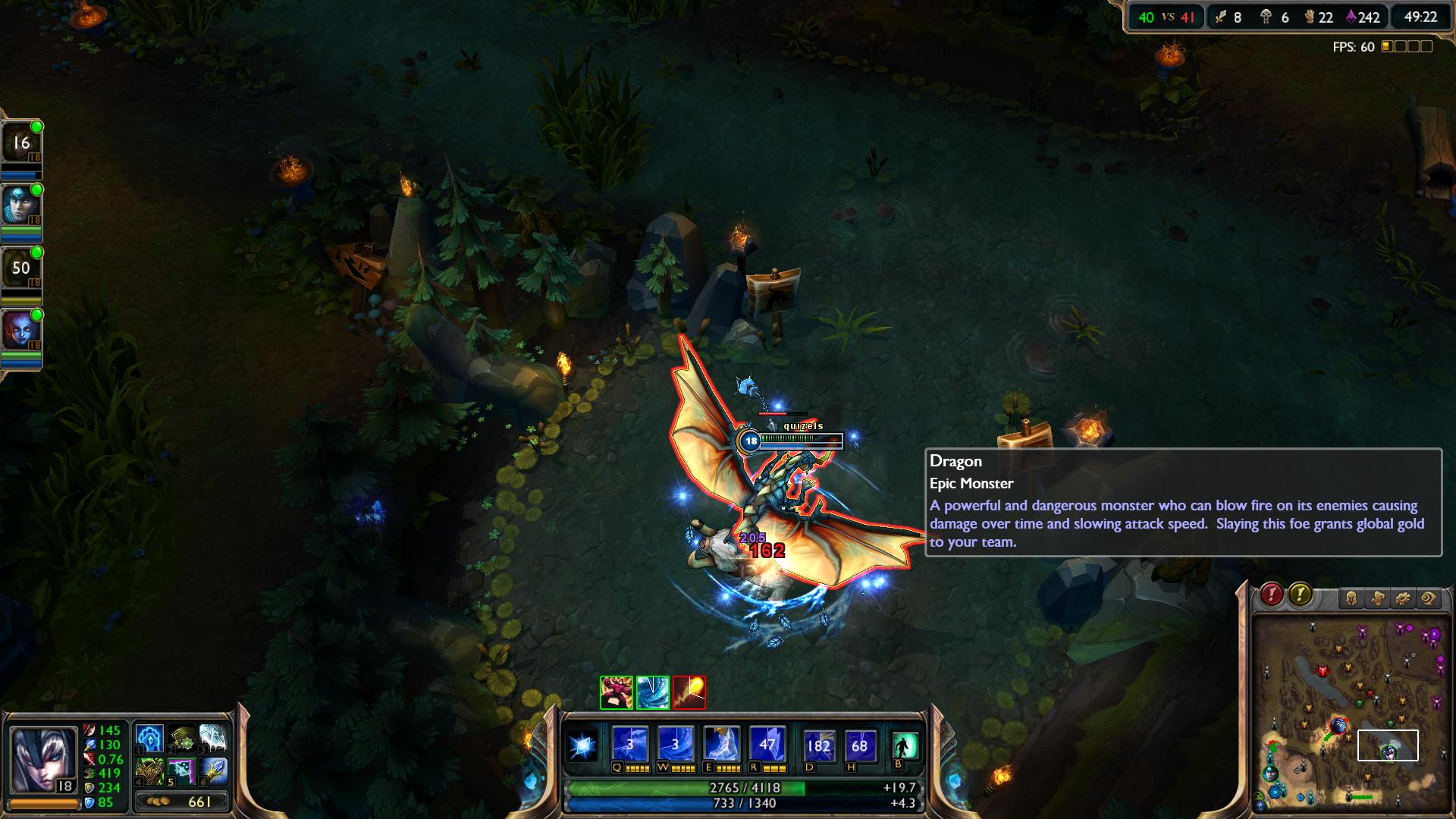Trigger the D summoner spell
1456x819 pixels.
point(818,745)
